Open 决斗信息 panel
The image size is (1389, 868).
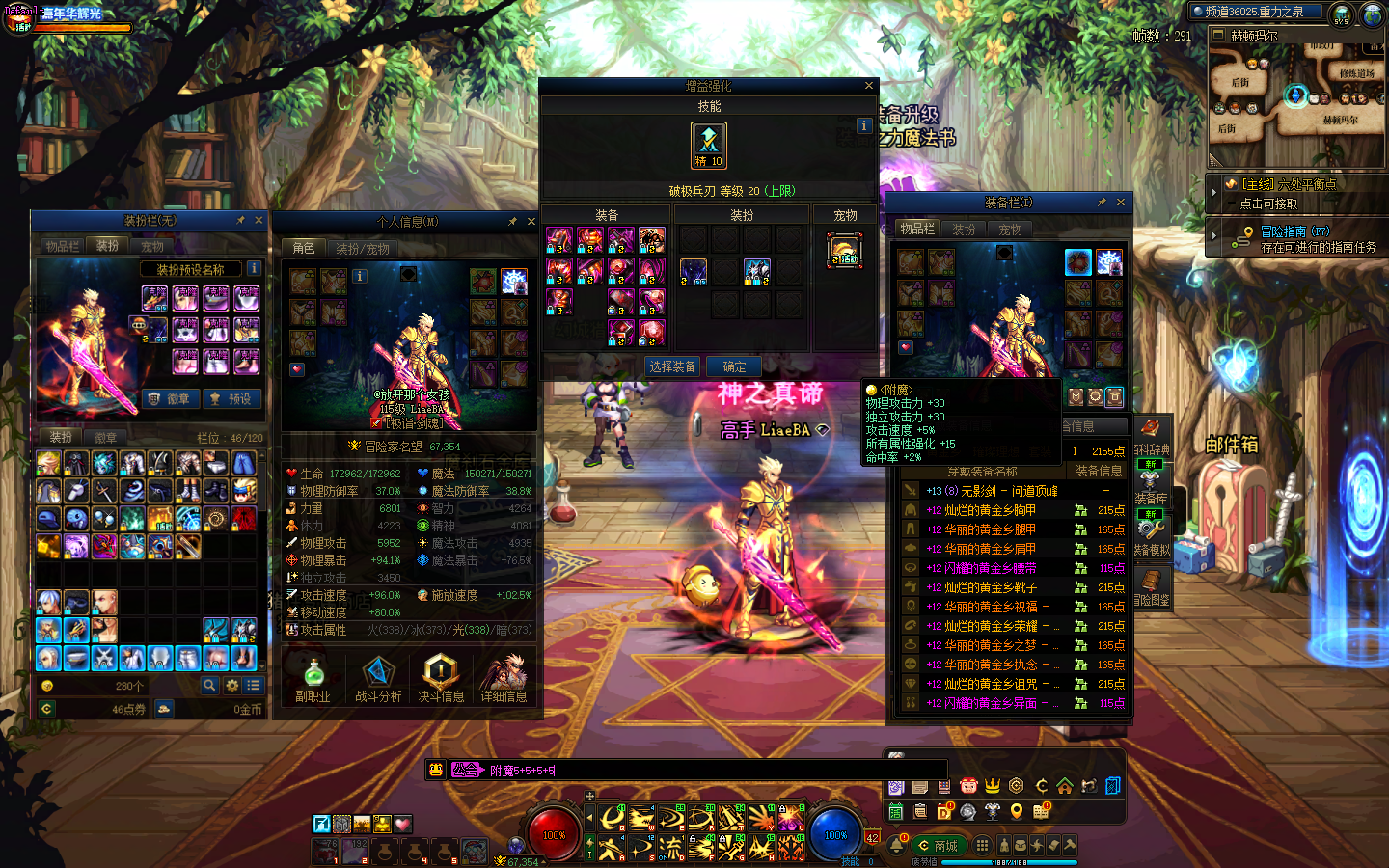[441, 679]
